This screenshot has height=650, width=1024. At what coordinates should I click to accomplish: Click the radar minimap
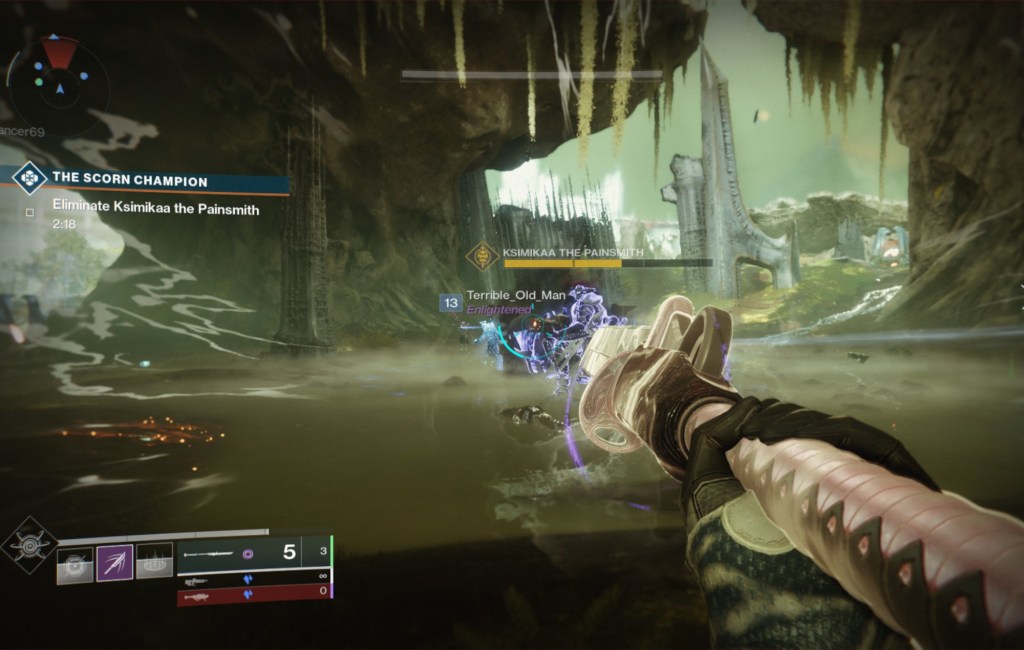click(x=58, y=76)
